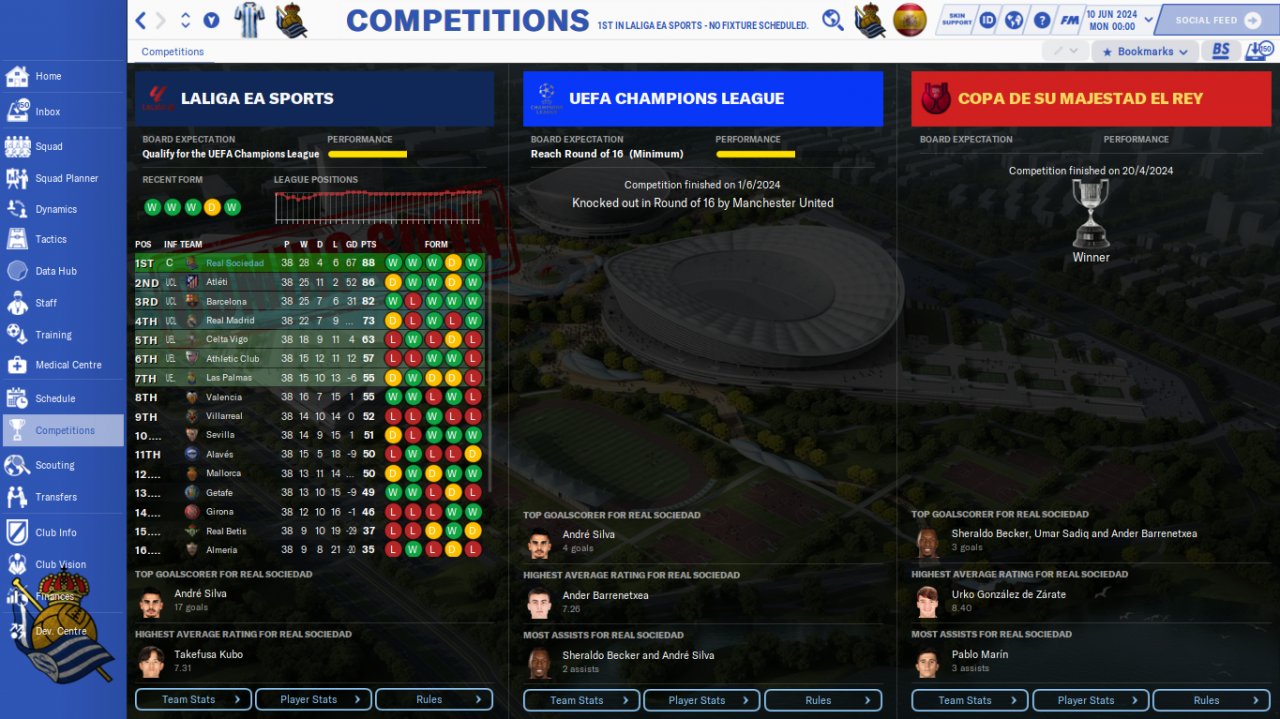The image size is (1280, 719).
Task: Open the Bookmarks dropdown
Action: 1144,51
